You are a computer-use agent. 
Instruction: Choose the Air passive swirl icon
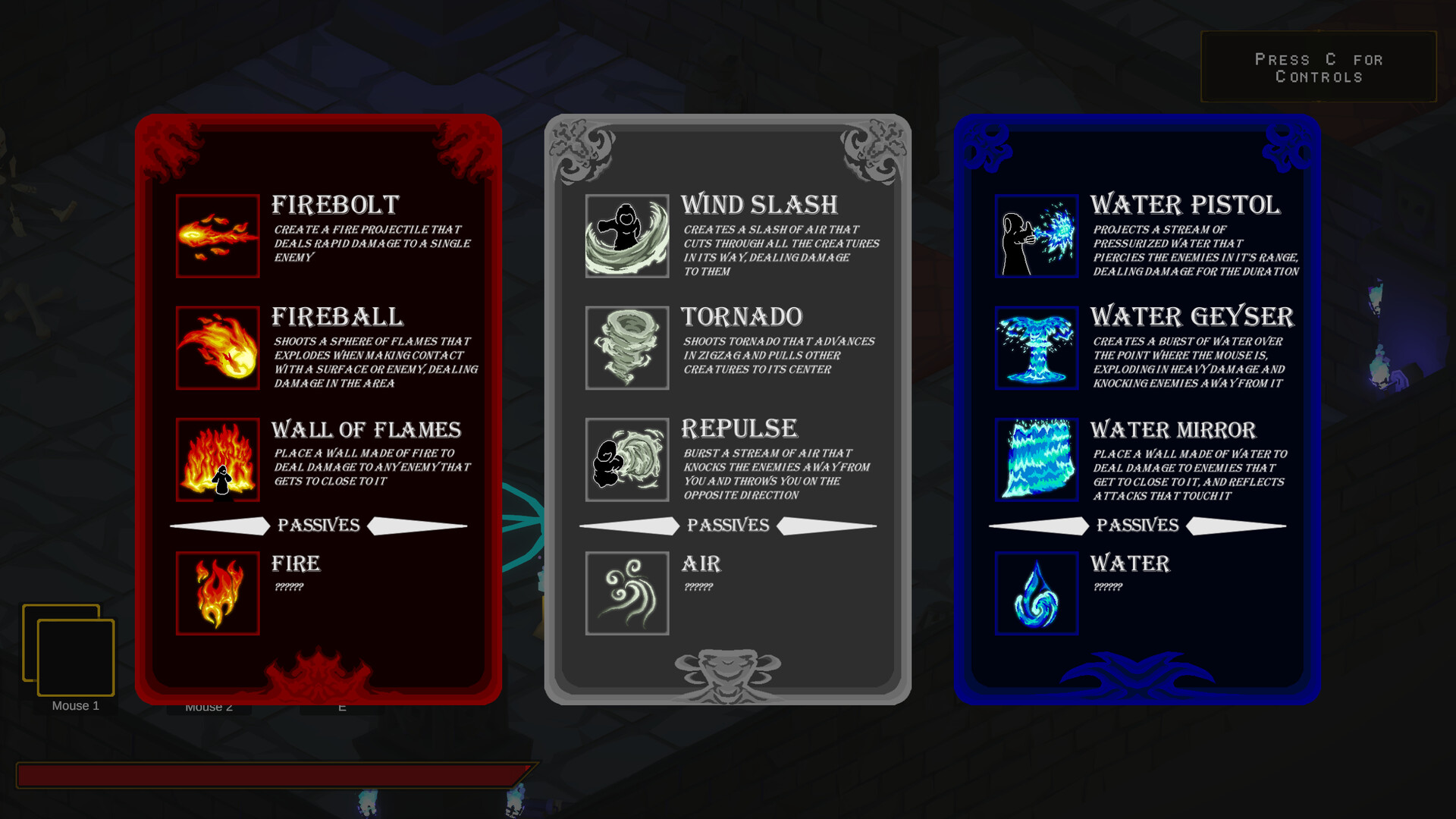pyautogui.click(x=627, y=592)
